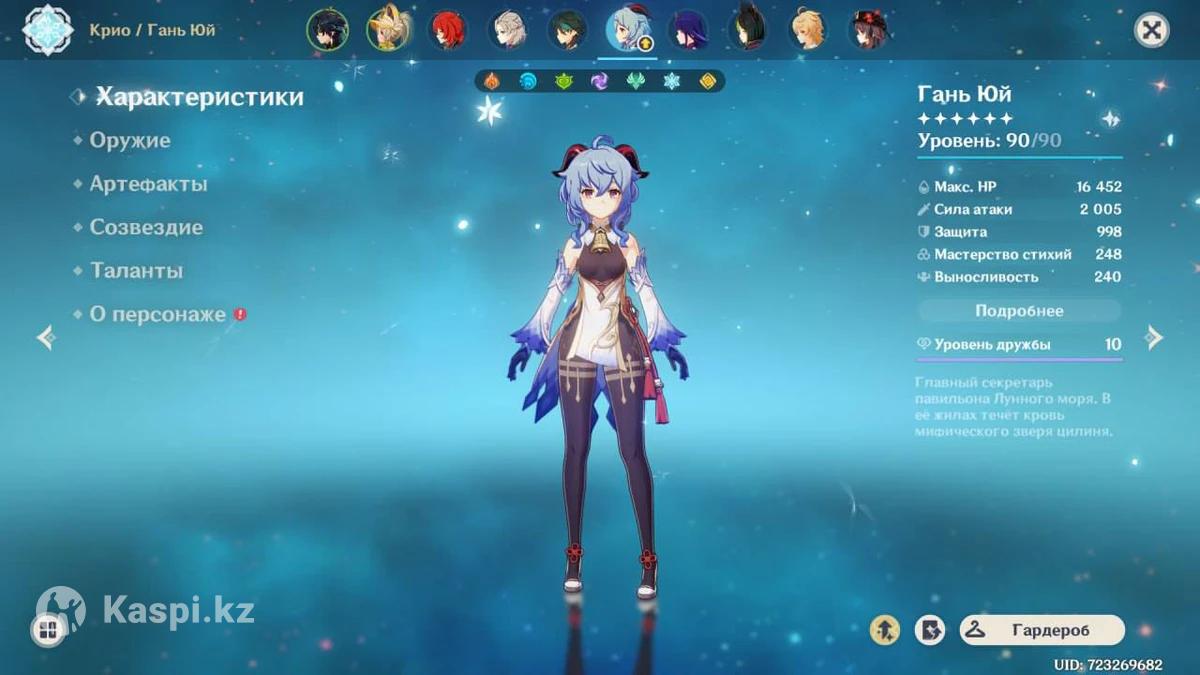The image size is (1200, 675).
Task: Go to the Таланты (Talents) section
Action: coord(136,271)
